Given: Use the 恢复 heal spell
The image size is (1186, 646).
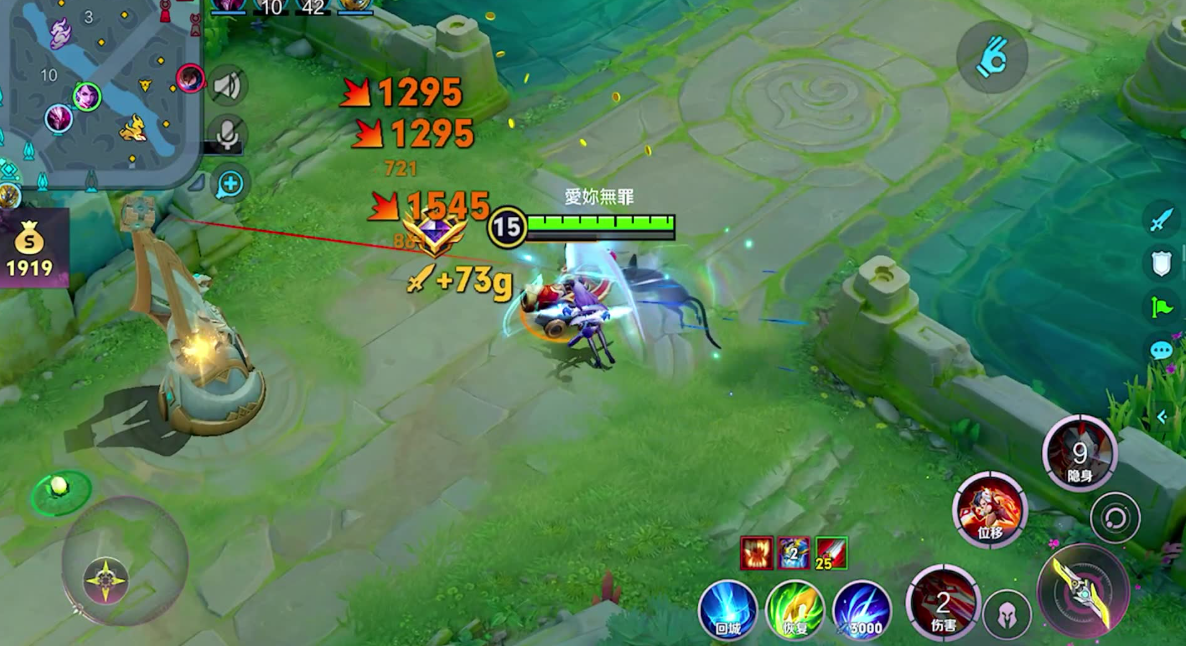Looking at the screenshot, I should click(x=794, y=609).
